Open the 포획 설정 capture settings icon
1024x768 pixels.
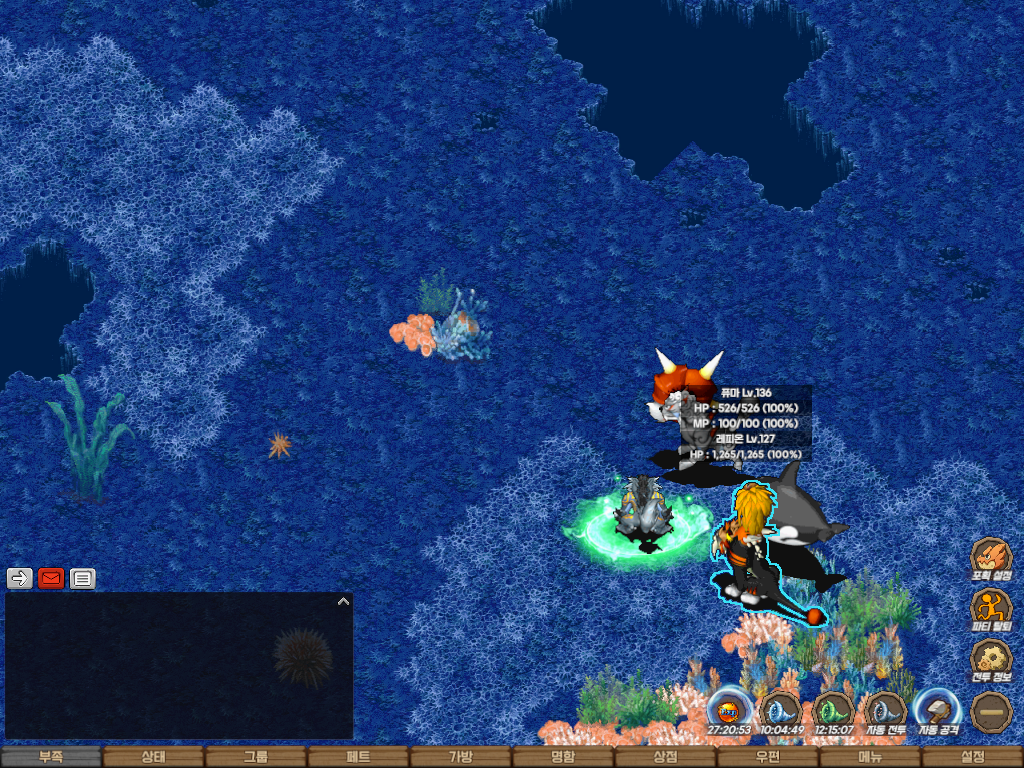[991, 558]
